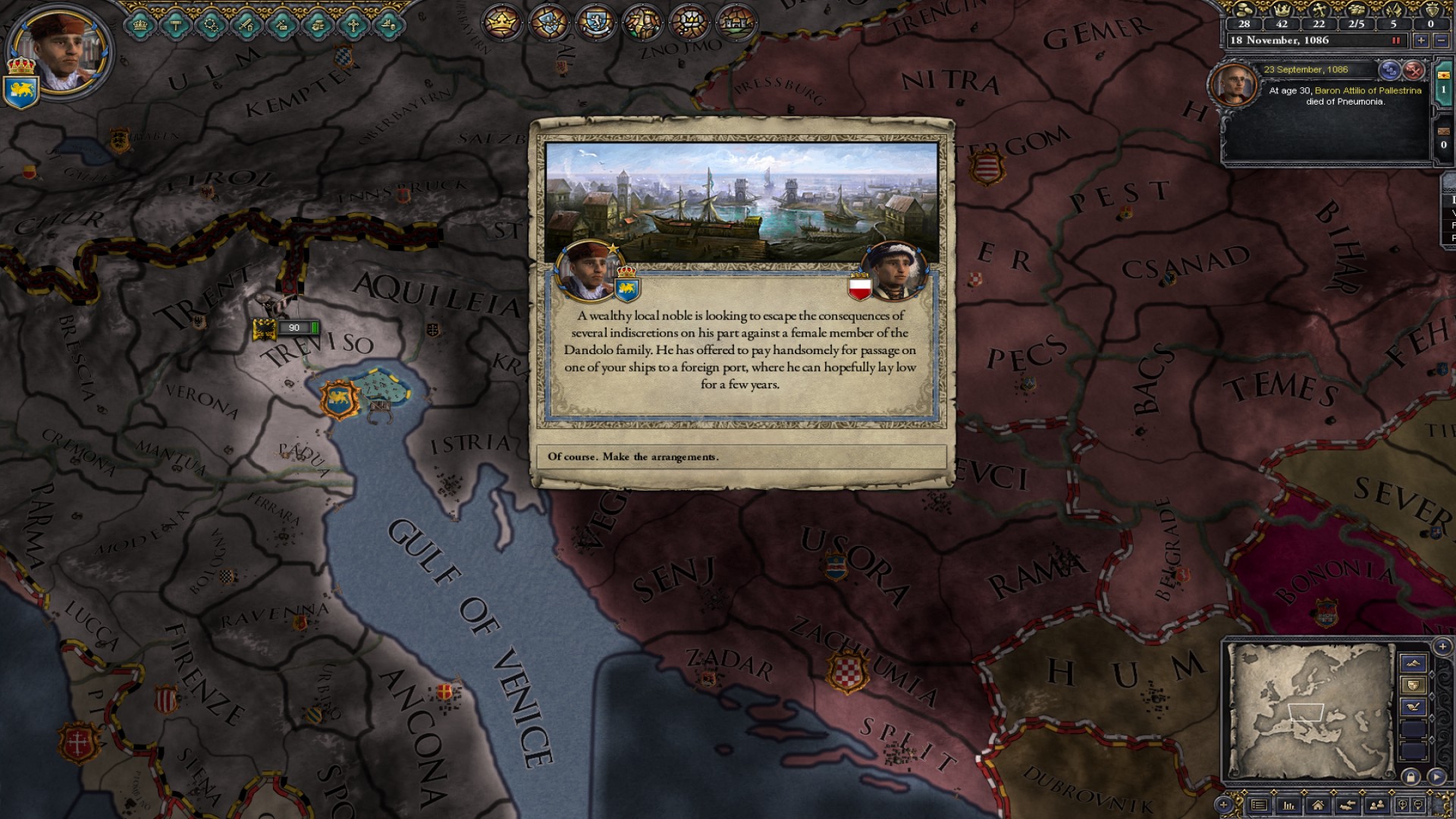
Task: Open the Laws screen via the crown icon
Action: click(x=139, y=24)
